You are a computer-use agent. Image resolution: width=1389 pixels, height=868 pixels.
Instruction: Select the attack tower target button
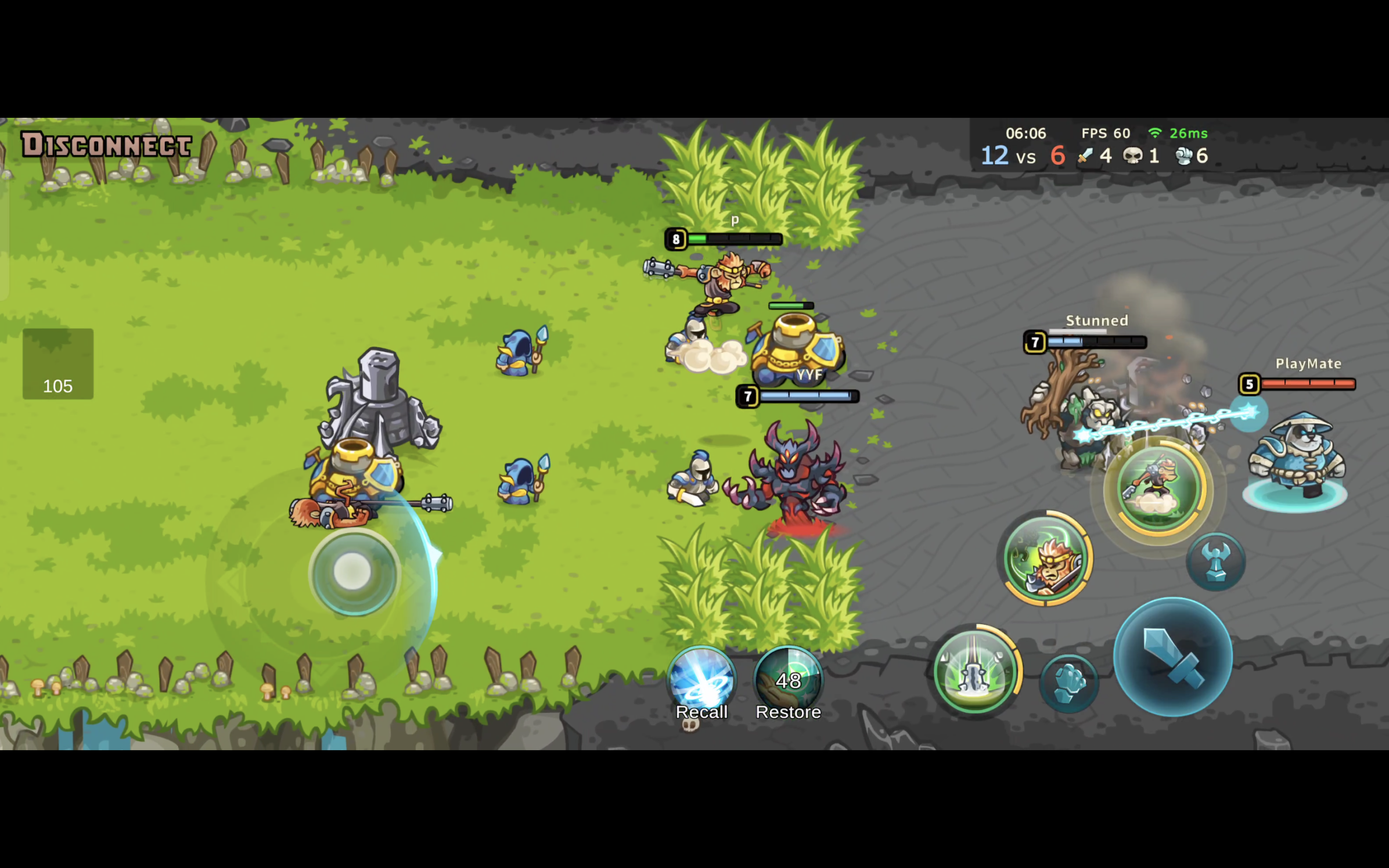pyautogui.click(x=1215, y=561)
